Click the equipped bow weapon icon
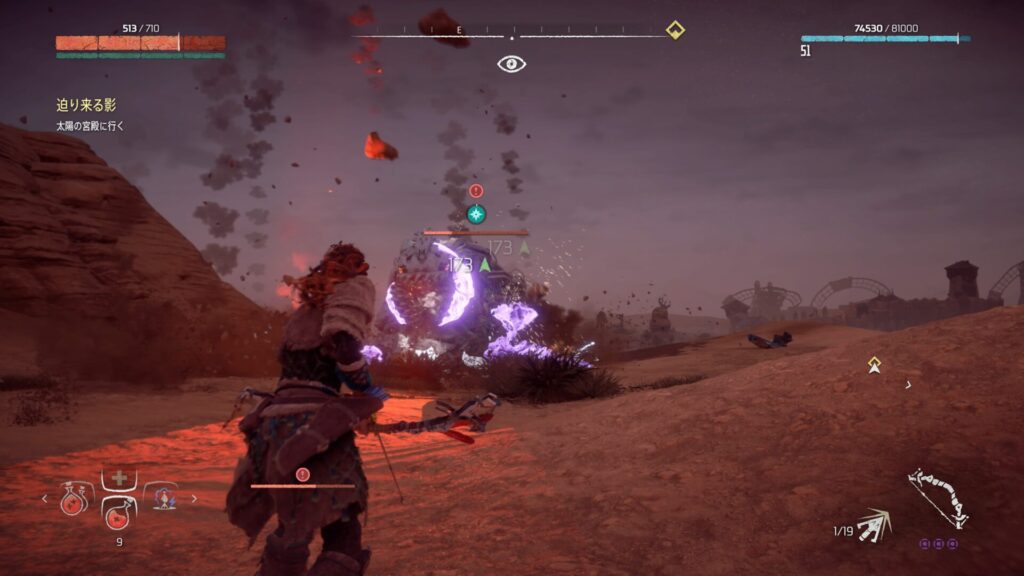The height and width of the screenshot is (576, 1024). click(x=940, y=500)
